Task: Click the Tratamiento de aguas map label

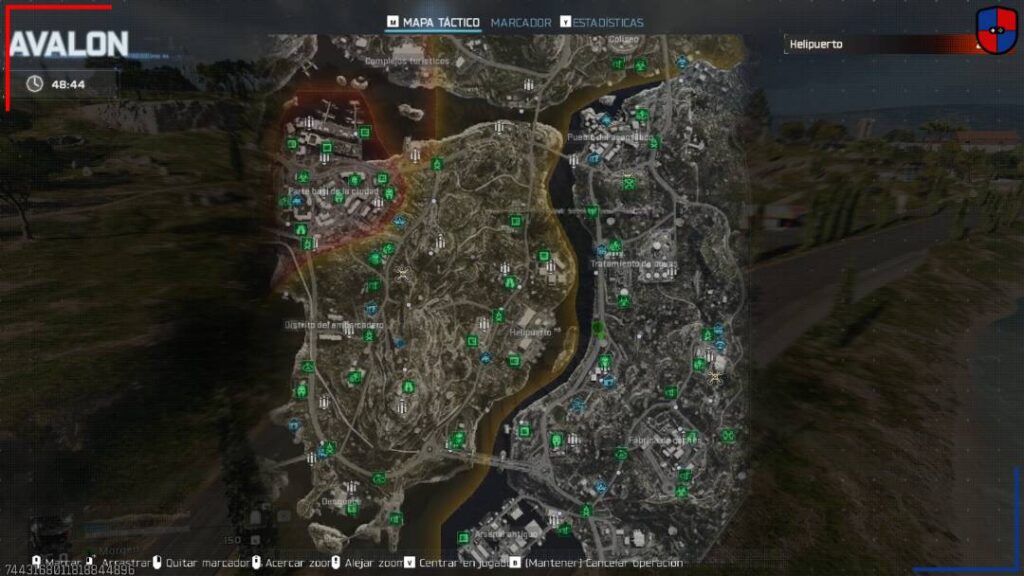Action: coord(633,264)
